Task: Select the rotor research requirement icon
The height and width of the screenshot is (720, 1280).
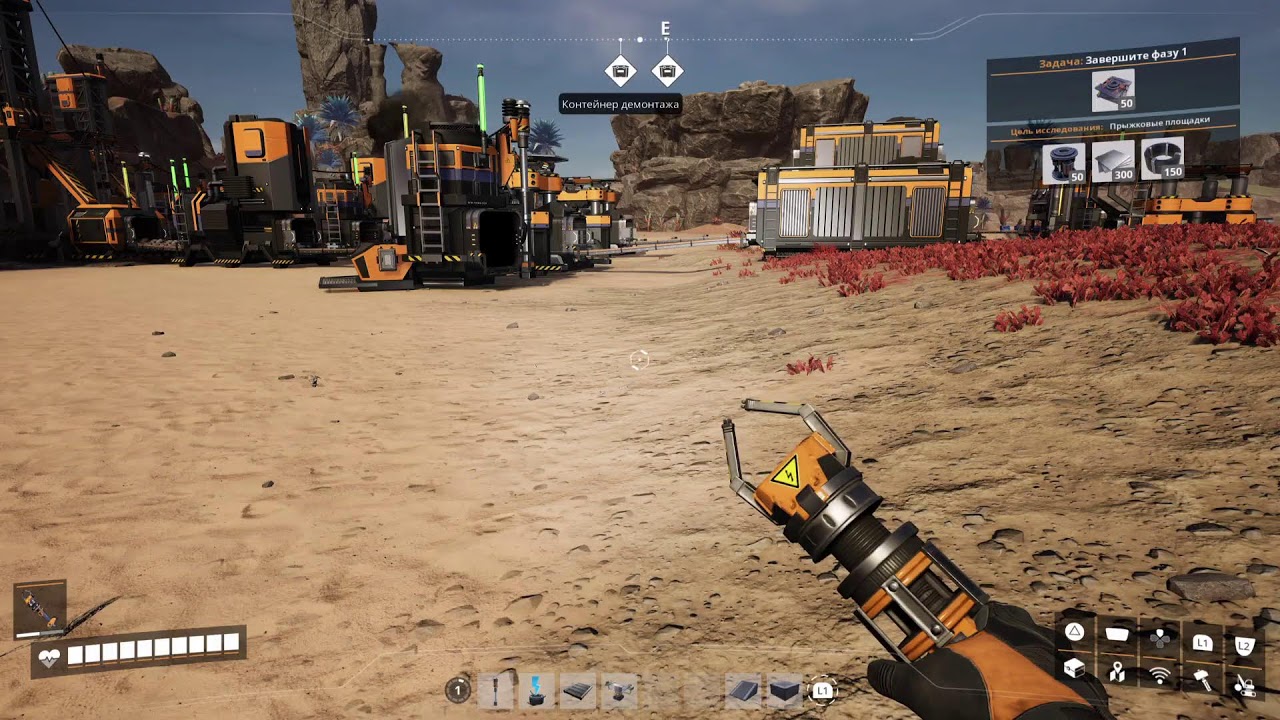Action: pos(1063,162)
